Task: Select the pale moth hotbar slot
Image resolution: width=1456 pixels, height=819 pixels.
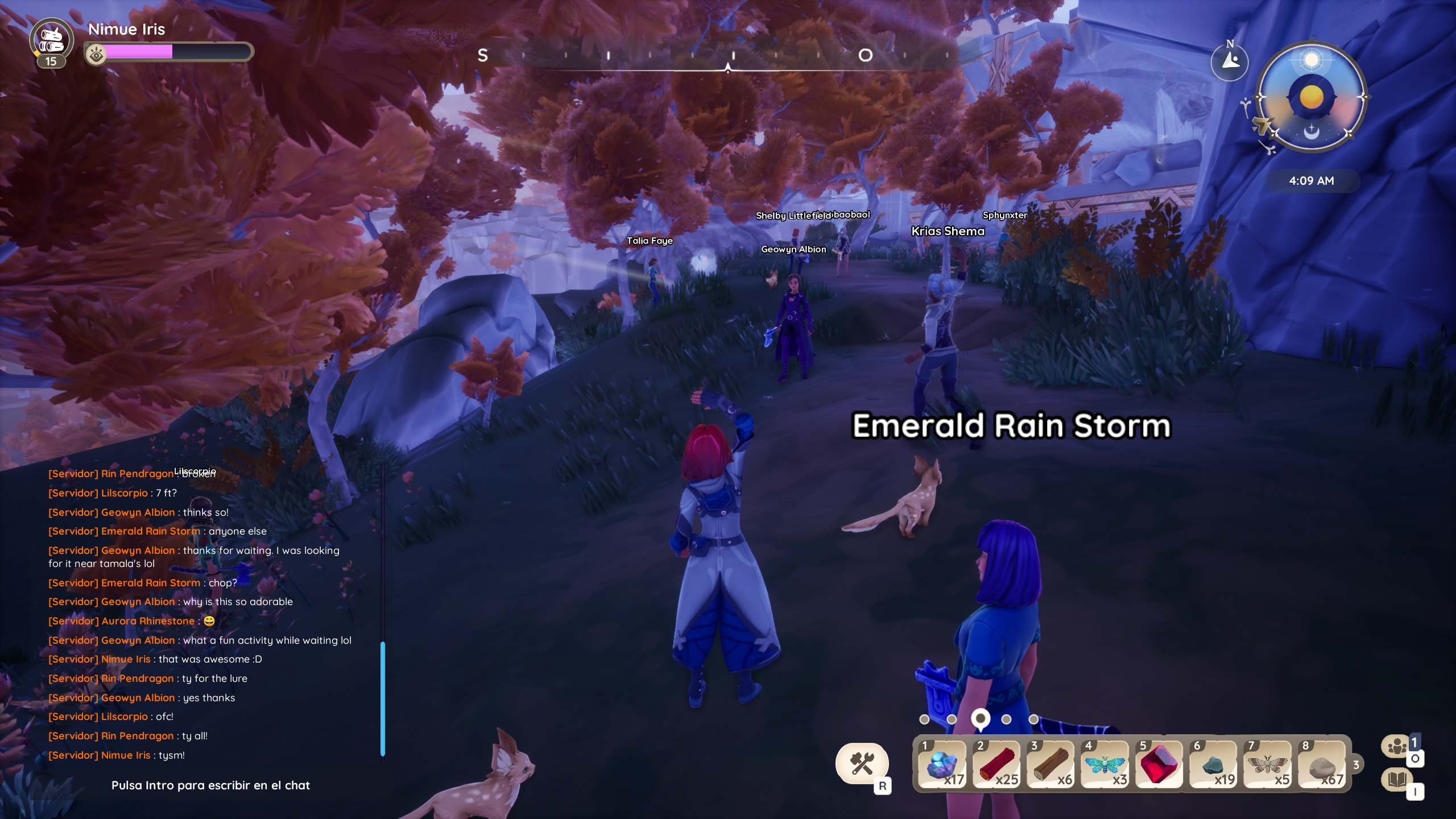Action: tap(1267, 765)
